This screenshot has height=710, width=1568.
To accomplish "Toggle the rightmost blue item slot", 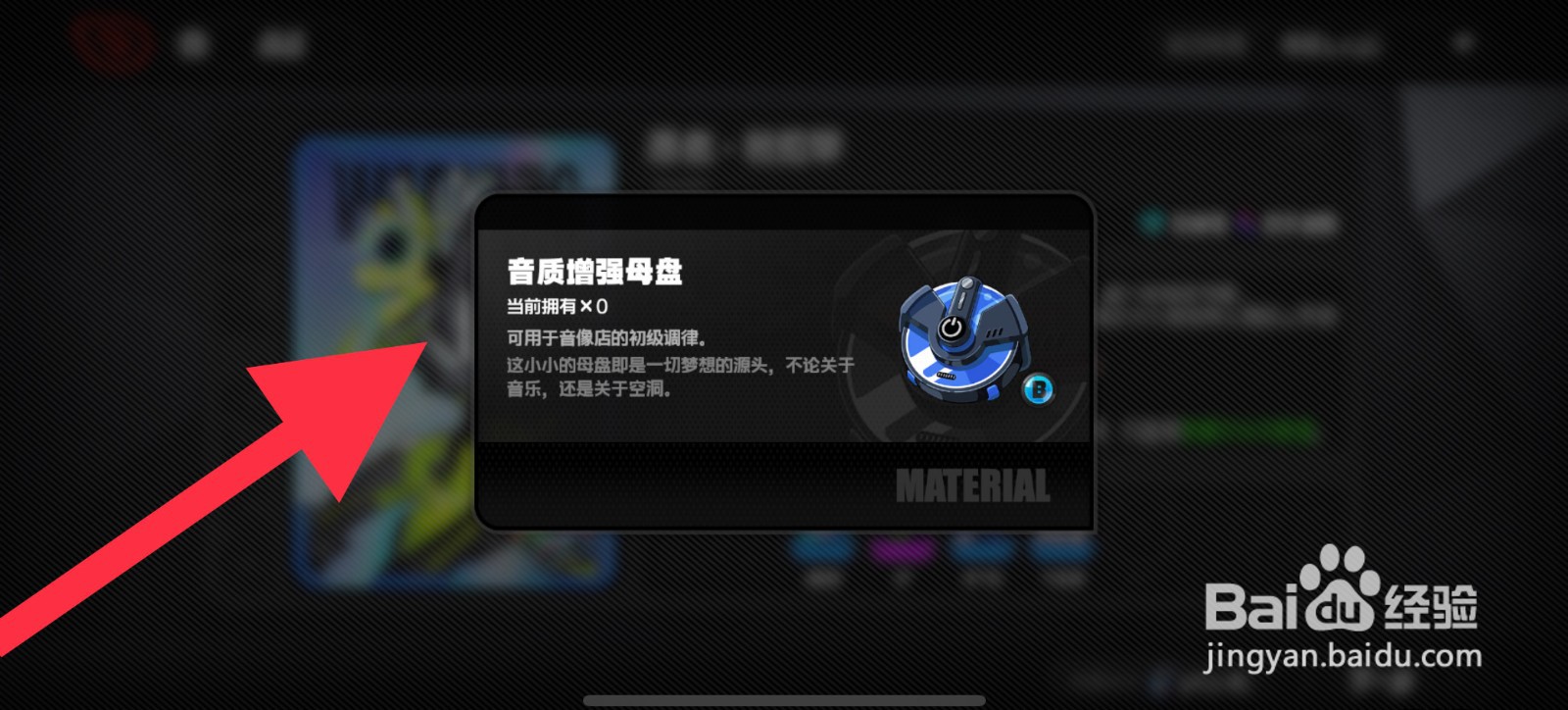I will coord(1058,551).
